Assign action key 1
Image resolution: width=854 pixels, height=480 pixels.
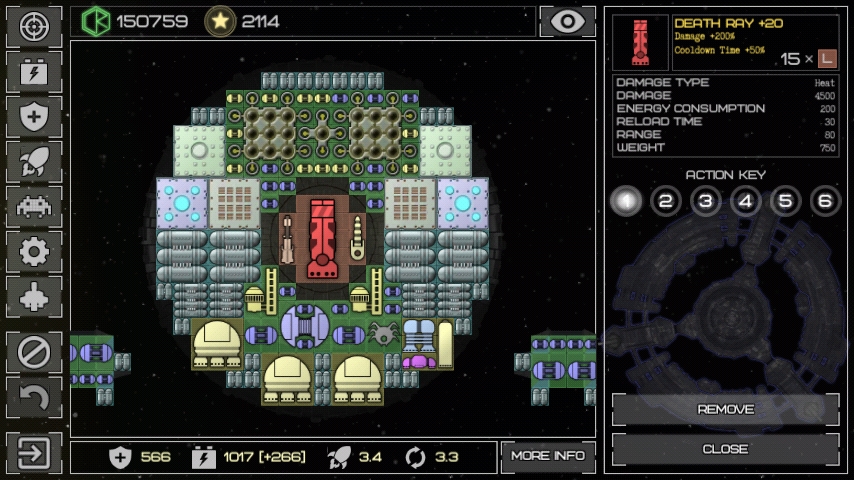tap(625, 201)
